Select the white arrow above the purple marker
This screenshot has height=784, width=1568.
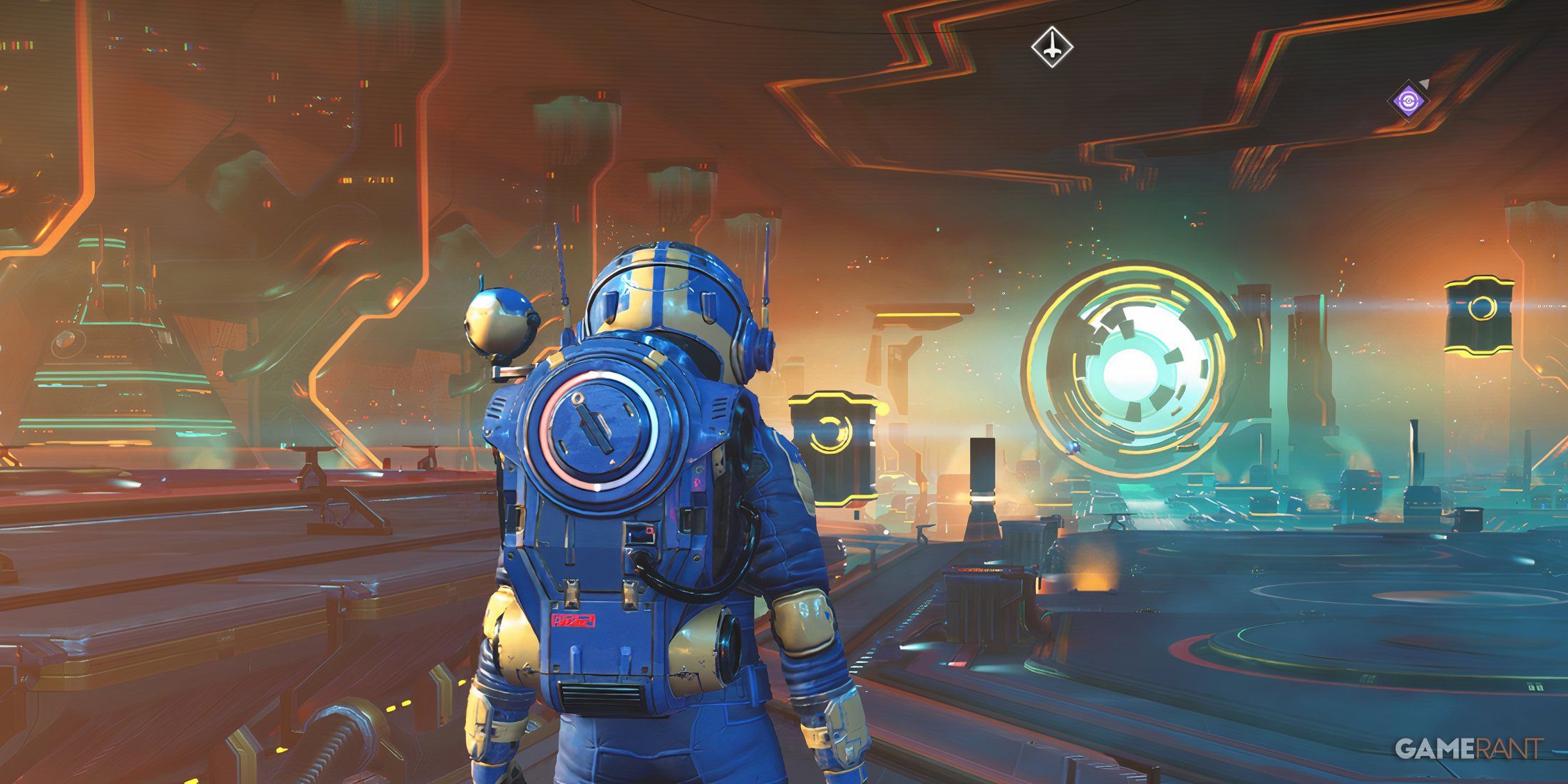1424,83
